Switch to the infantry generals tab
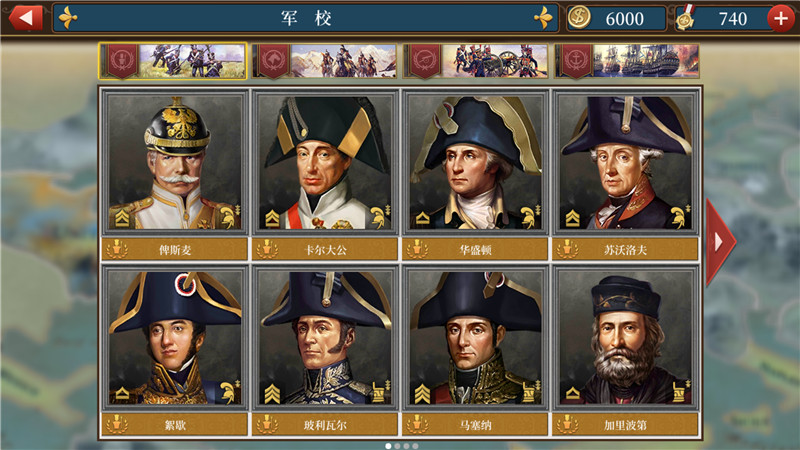Viewport: 800px width, 450px height. coord(173,61)
